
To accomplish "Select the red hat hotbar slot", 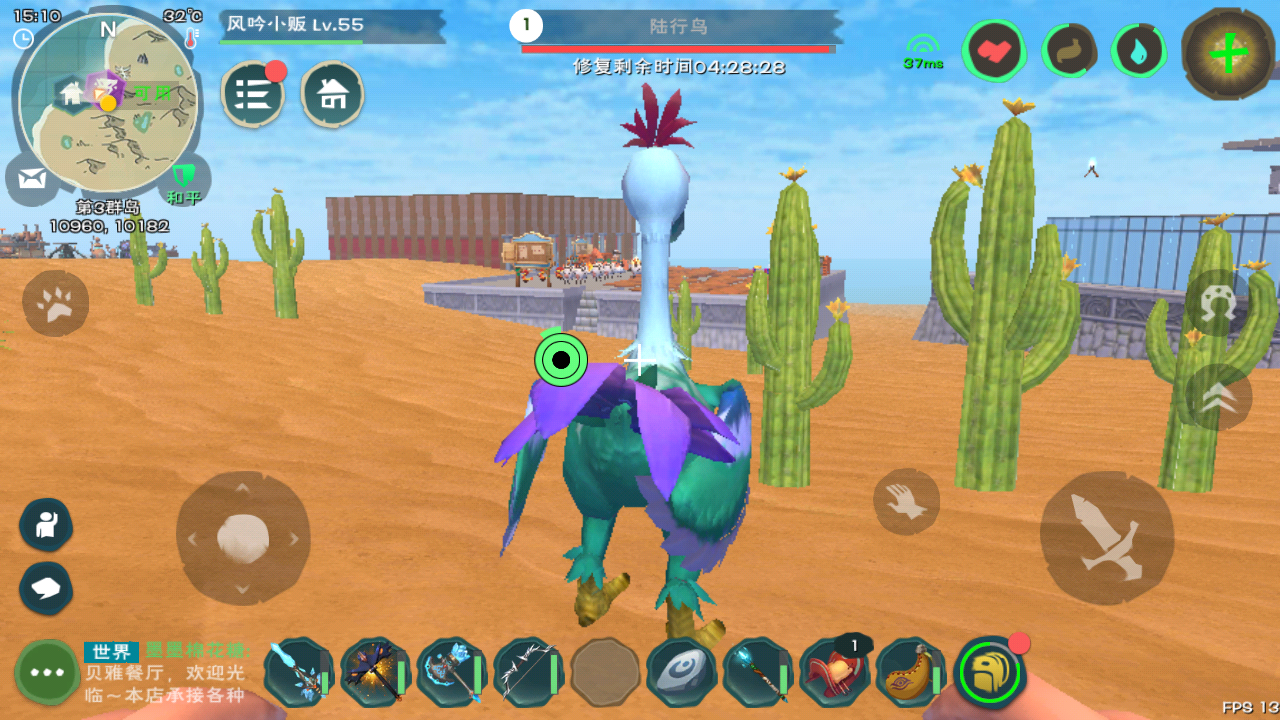I will 832,672.
